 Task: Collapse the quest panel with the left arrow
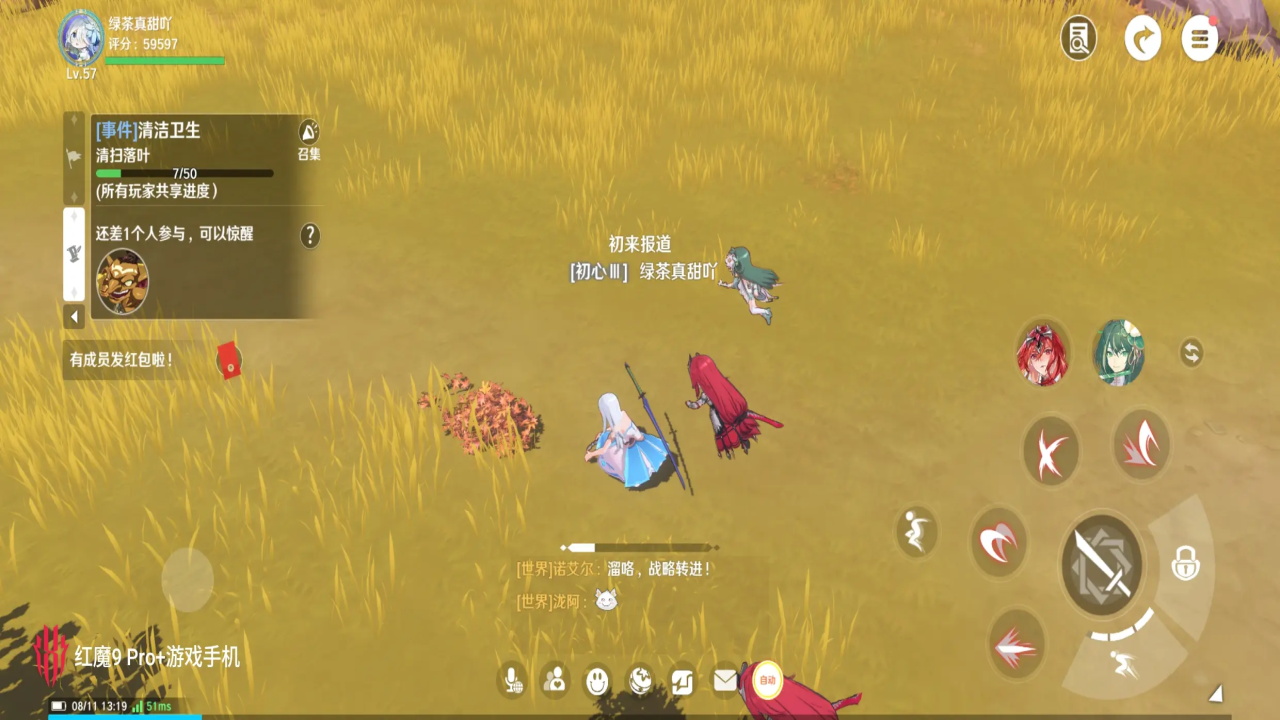[74, 317]
